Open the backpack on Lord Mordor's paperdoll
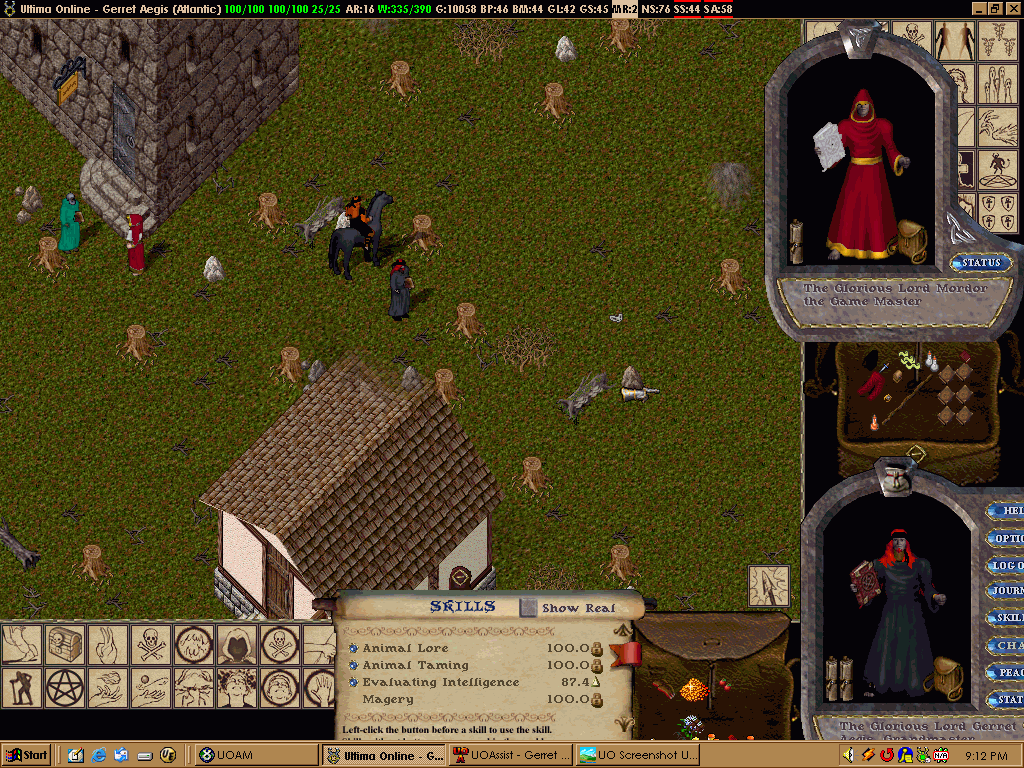Screen dimensions: 1024x768 pos(910,240)
